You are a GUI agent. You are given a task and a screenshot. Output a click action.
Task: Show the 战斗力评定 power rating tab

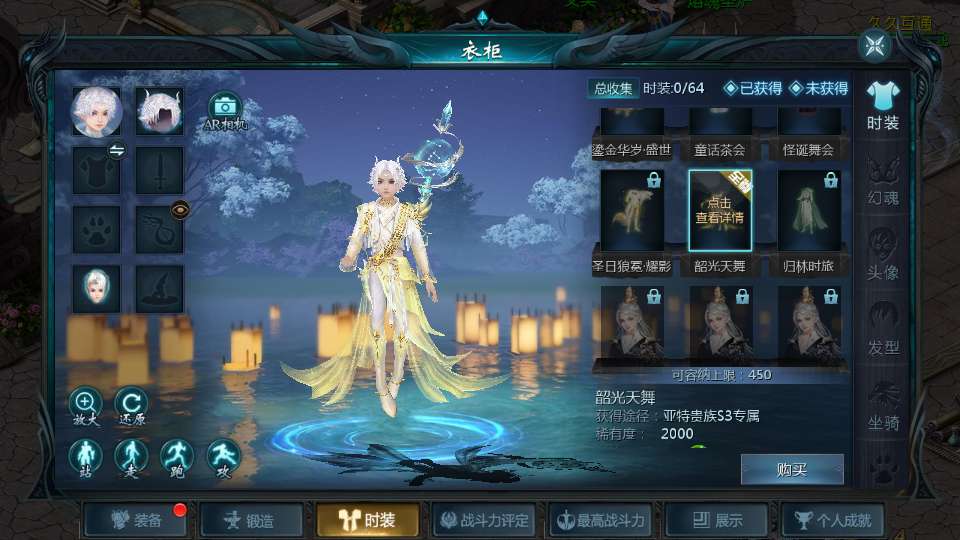[x=485, y=520]
